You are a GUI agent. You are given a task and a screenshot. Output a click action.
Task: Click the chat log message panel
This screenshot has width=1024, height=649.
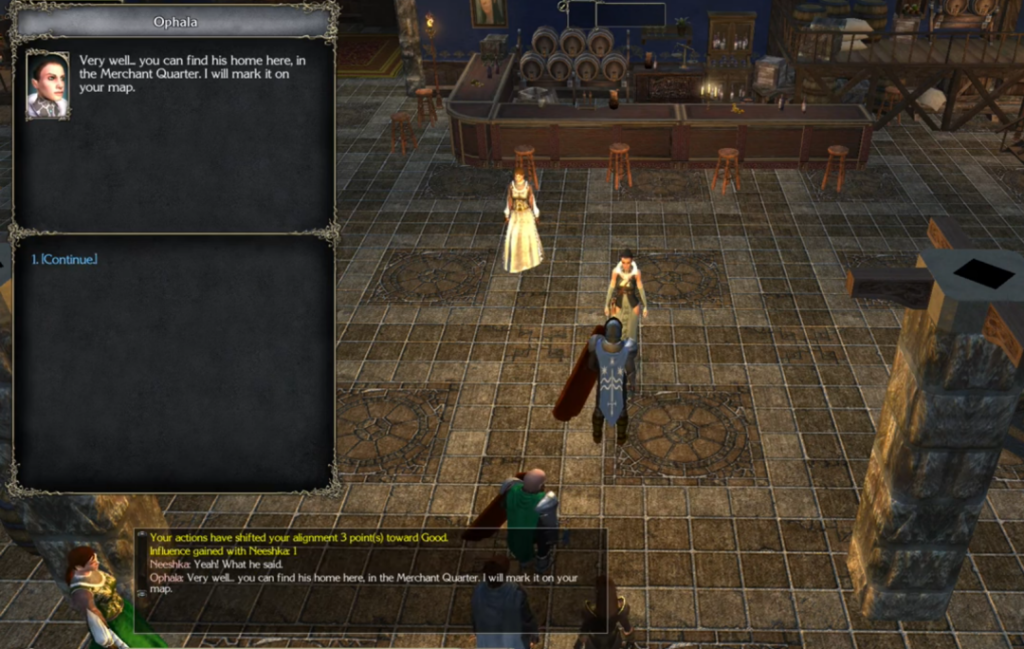point(370,578)
